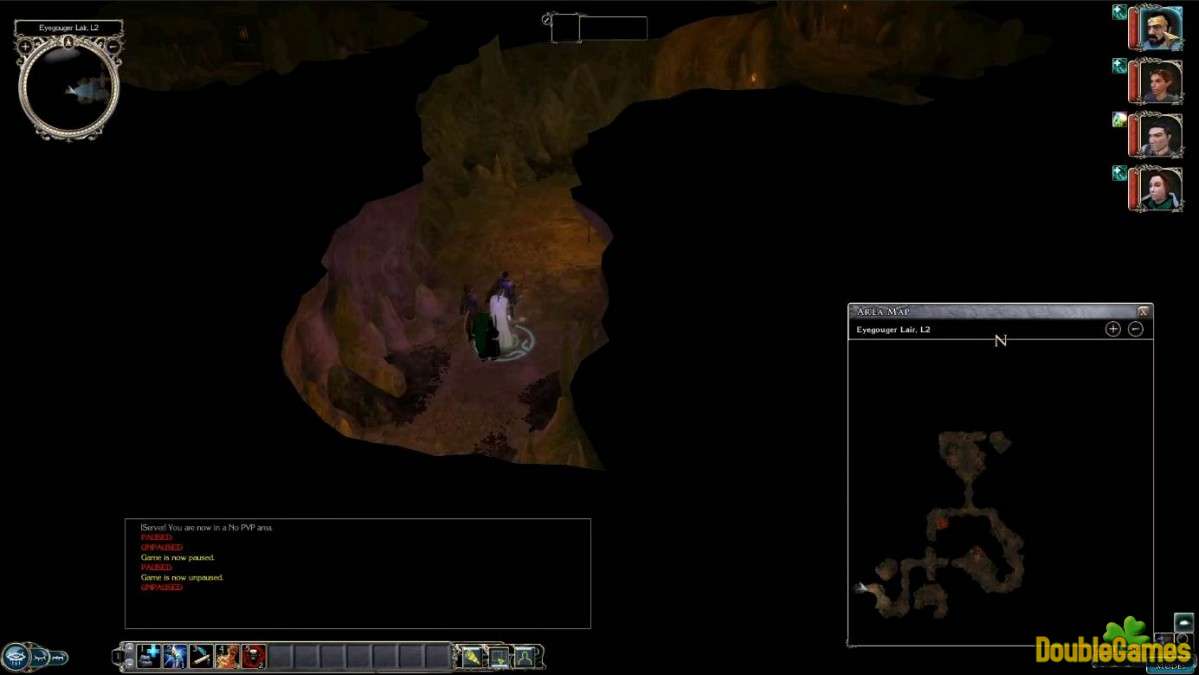Click the round eye menu button
1199x675 pixels.
15,656
